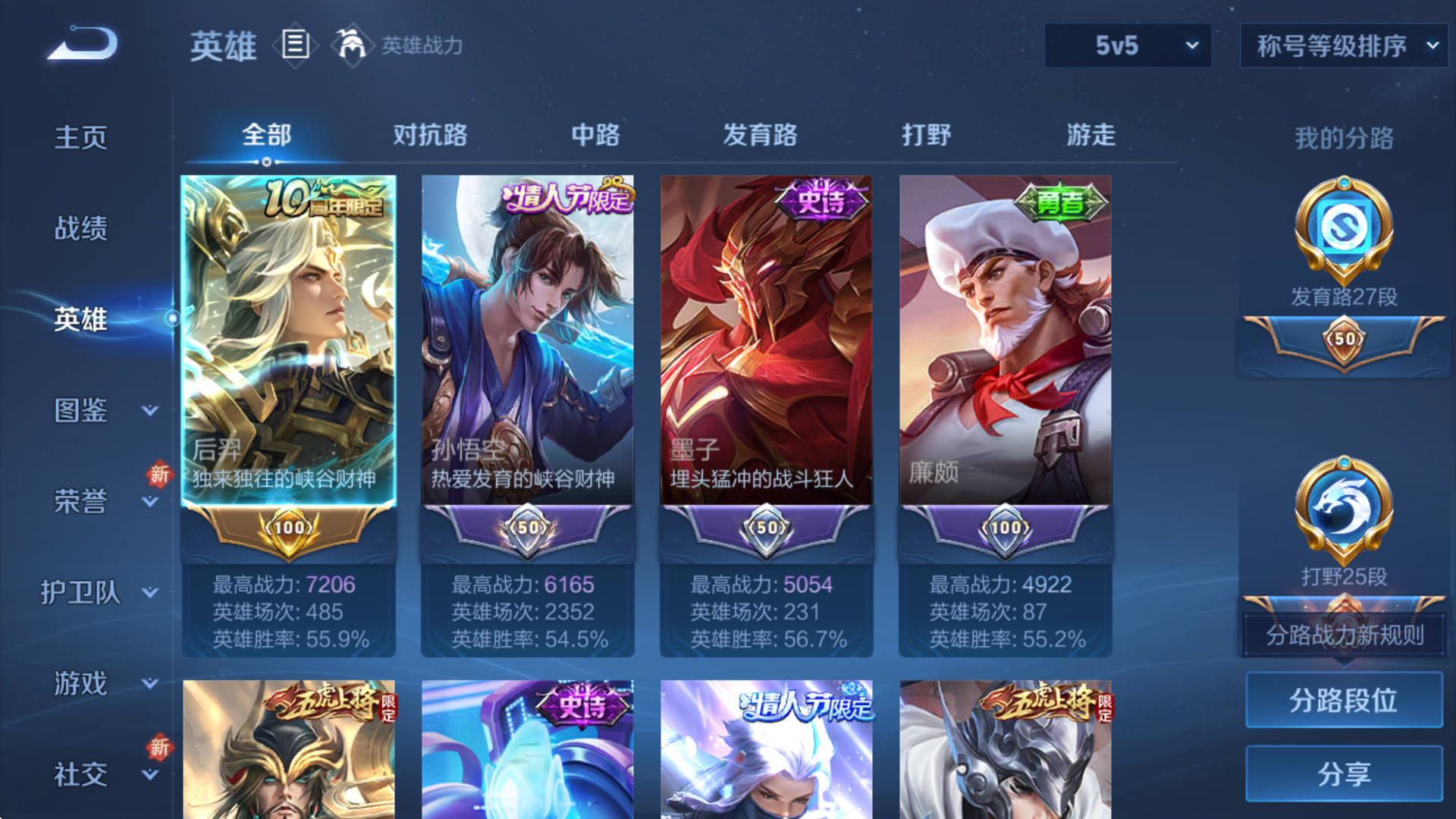Image resolution: width=1456 pixels, height=819 pixels.
Task: Show the 打野 heroes tab
Action: pos(926,135)
